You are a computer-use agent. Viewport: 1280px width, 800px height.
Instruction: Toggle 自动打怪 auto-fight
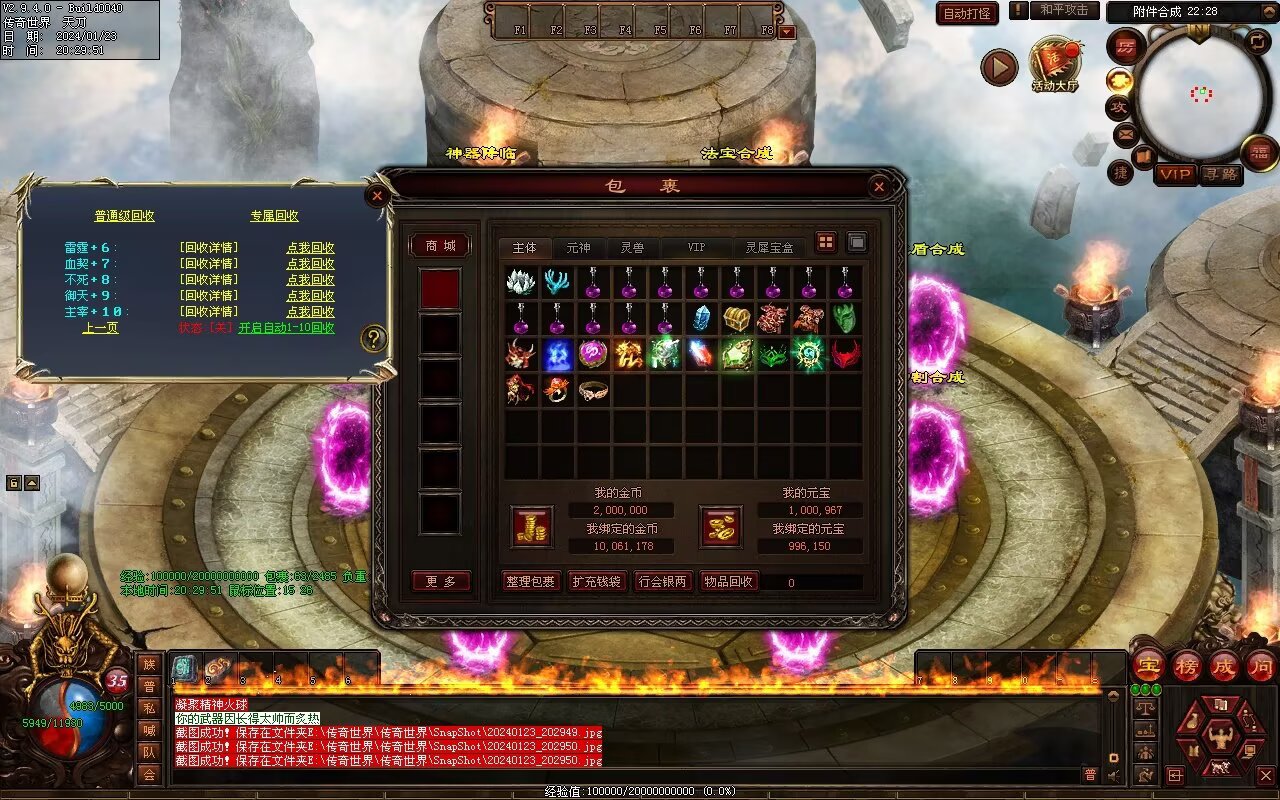pyautogui.click(x=967, y=13)
